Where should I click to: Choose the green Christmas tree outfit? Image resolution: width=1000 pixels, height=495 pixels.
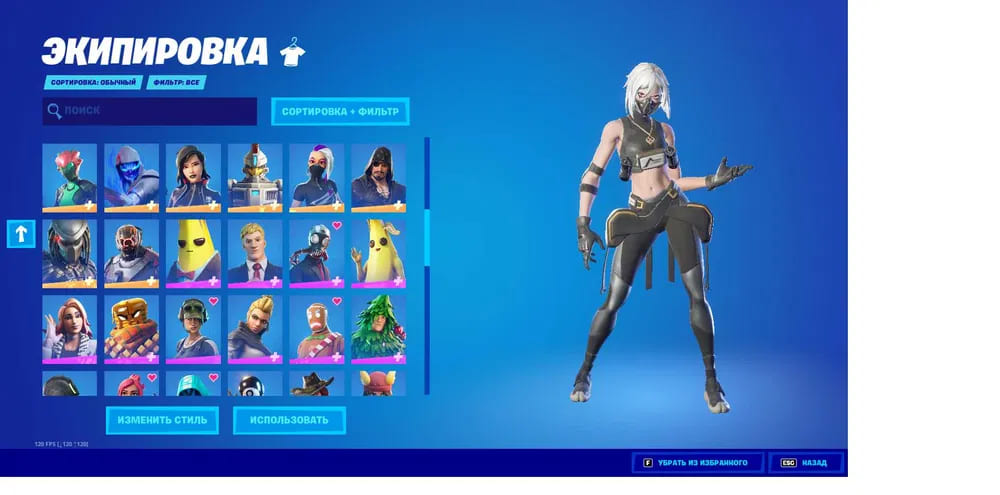pos(379,328)
